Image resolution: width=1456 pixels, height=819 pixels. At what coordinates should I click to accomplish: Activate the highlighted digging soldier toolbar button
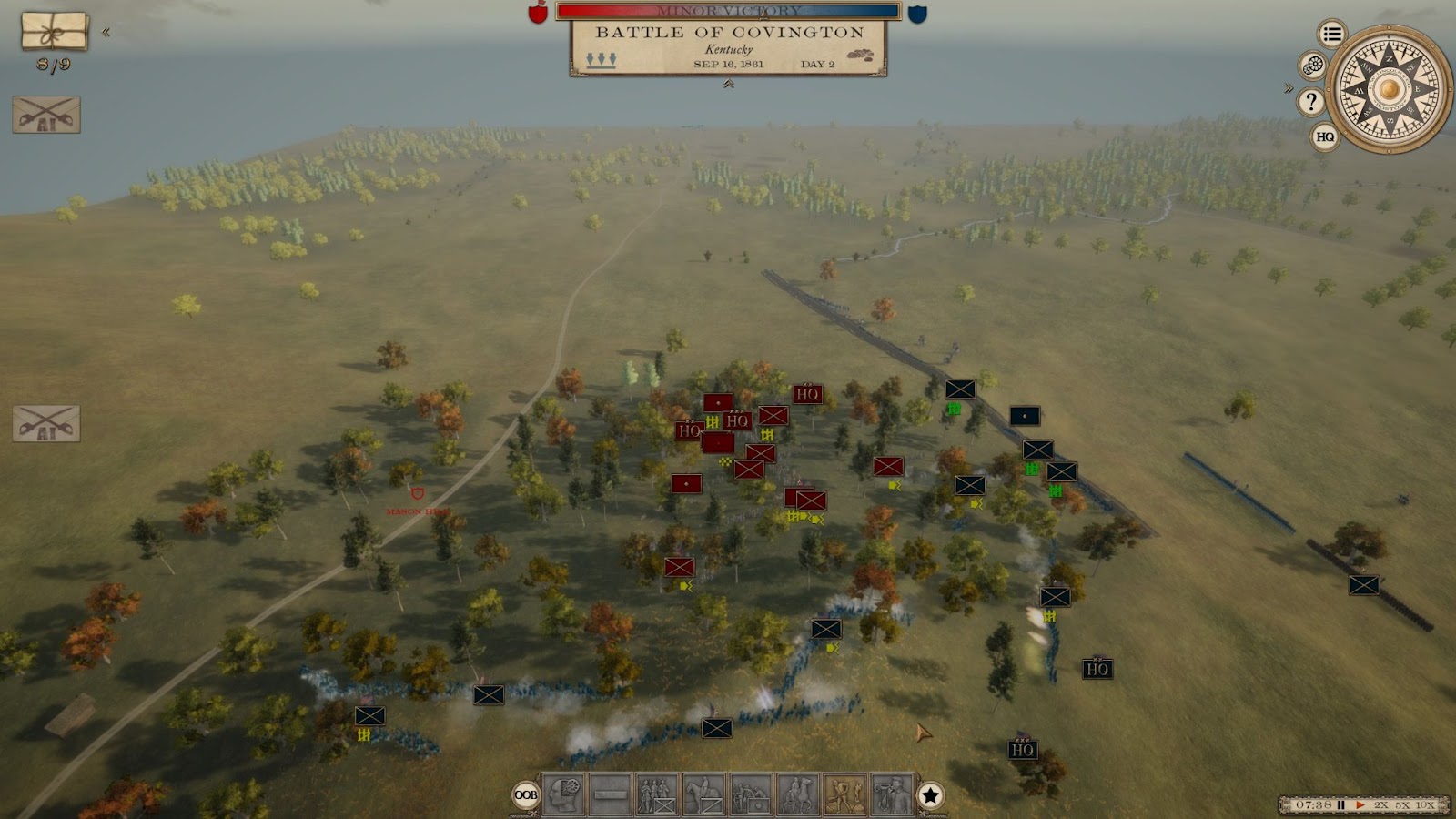tap(844, 795)
